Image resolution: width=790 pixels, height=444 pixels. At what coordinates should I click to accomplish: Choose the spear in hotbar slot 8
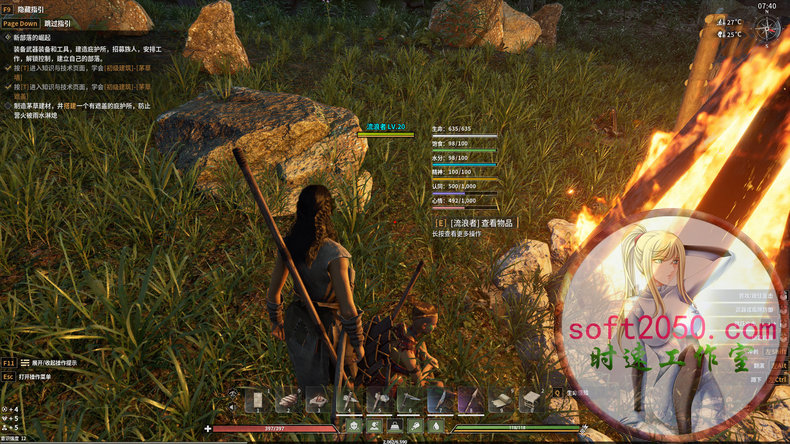[x=469, y=400]
